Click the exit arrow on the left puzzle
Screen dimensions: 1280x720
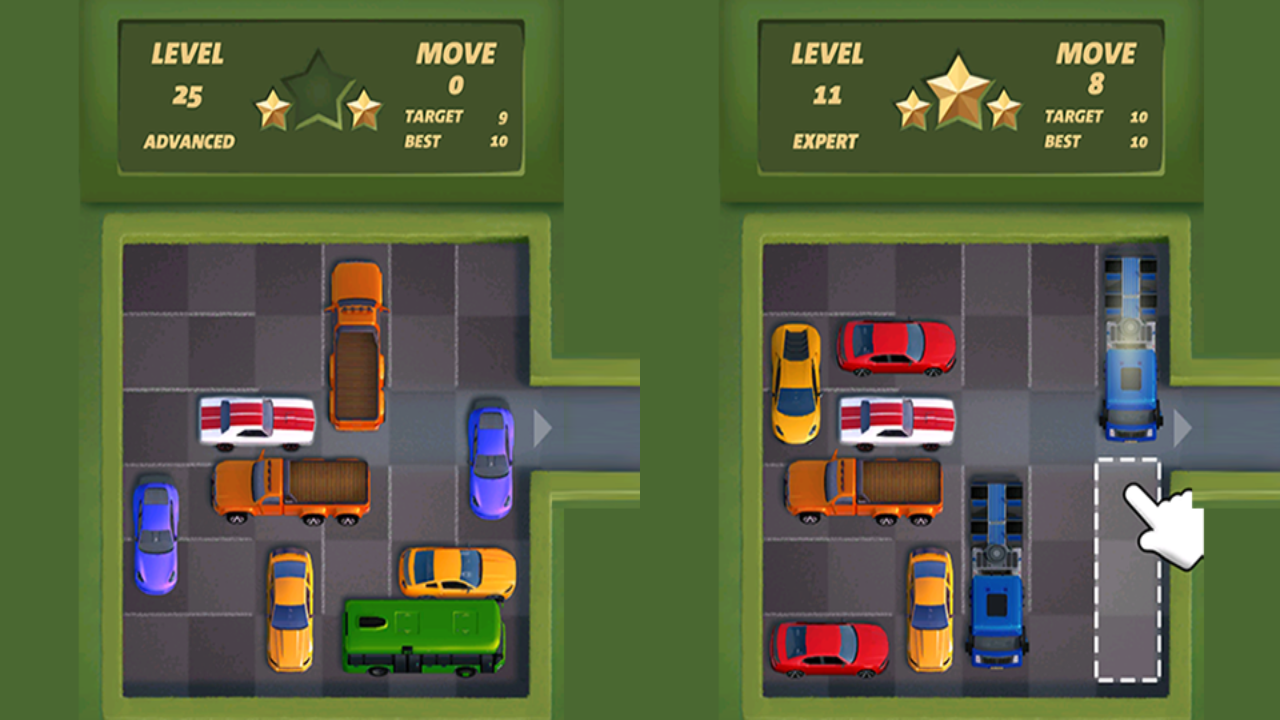pos(543,428)
